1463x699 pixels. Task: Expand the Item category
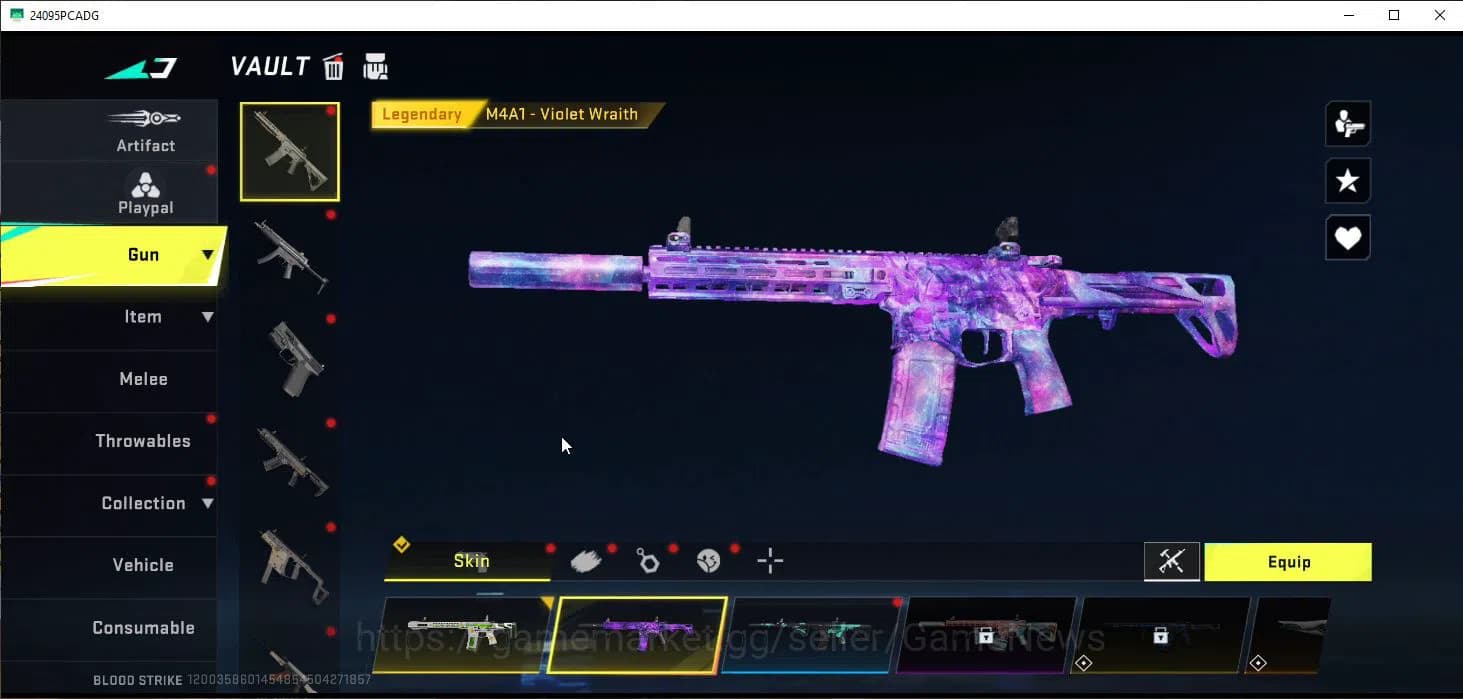click(143, 317)
